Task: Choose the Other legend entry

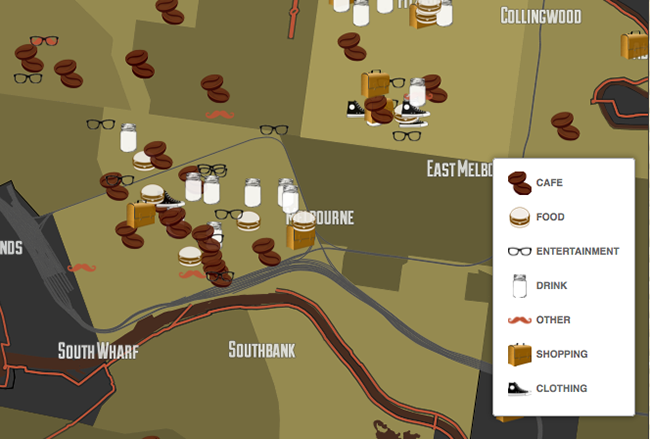Action: point(551,320)
